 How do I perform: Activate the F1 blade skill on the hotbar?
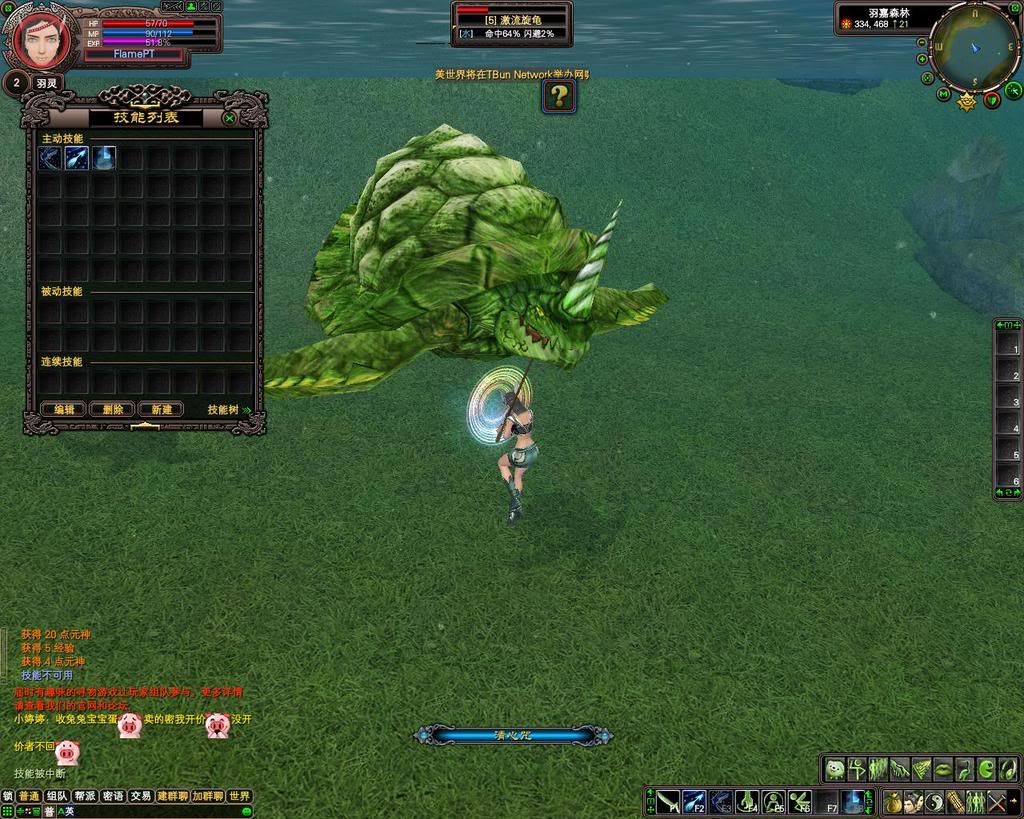tap(668, 801)
